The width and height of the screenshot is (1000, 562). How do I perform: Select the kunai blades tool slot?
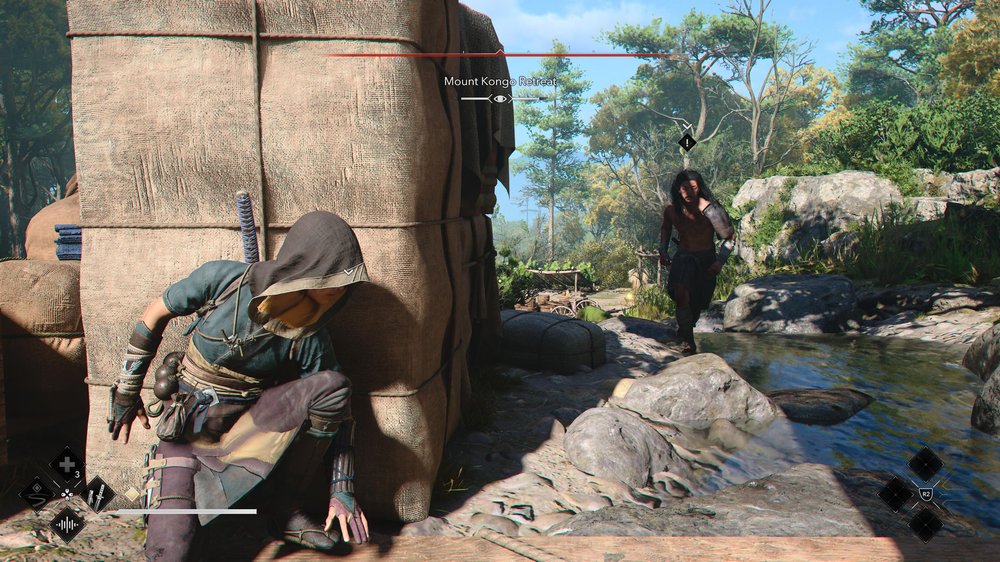[98, 493]
